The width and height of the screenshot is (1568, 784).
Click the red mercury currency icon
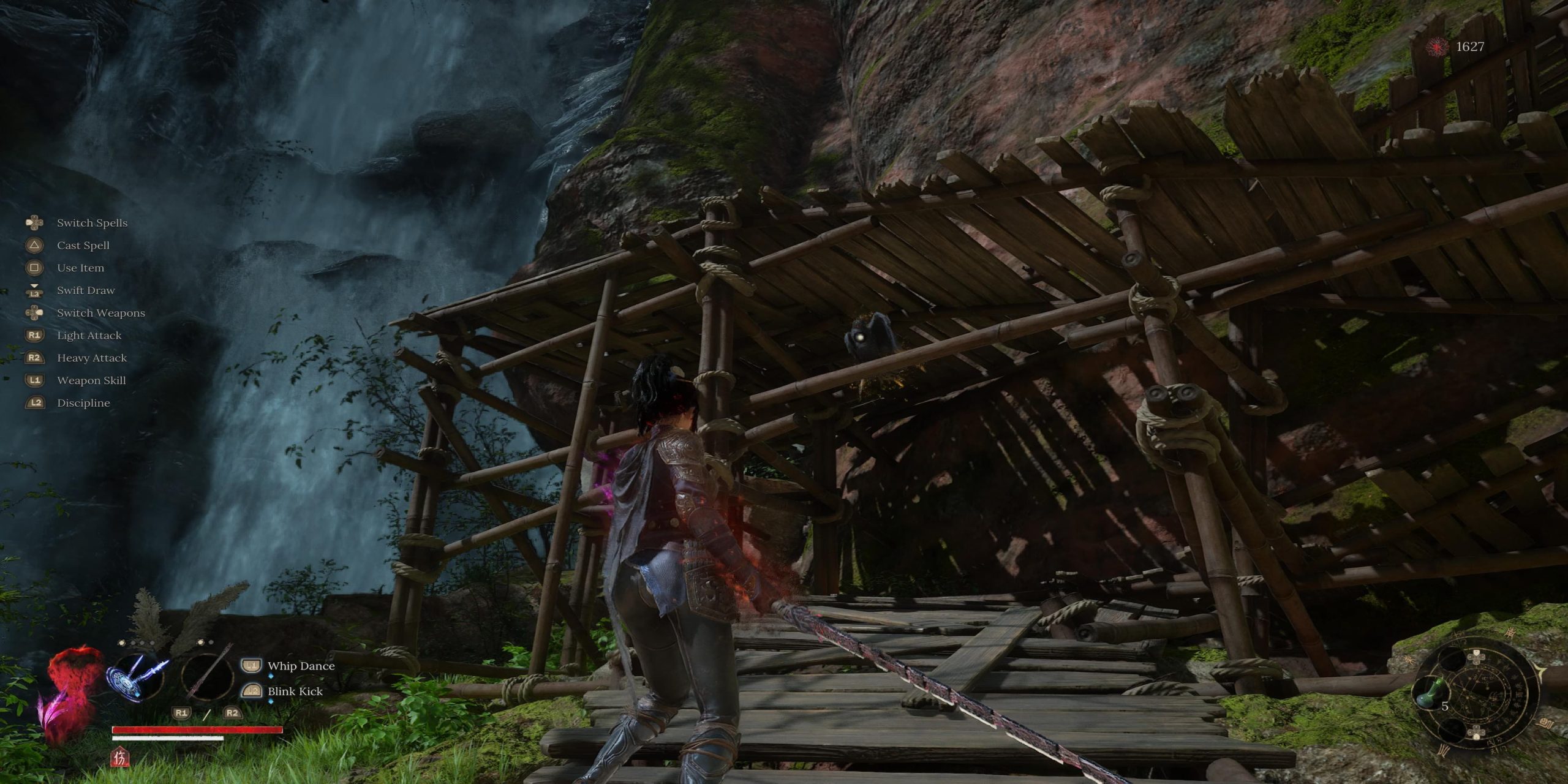point(1437,47)
